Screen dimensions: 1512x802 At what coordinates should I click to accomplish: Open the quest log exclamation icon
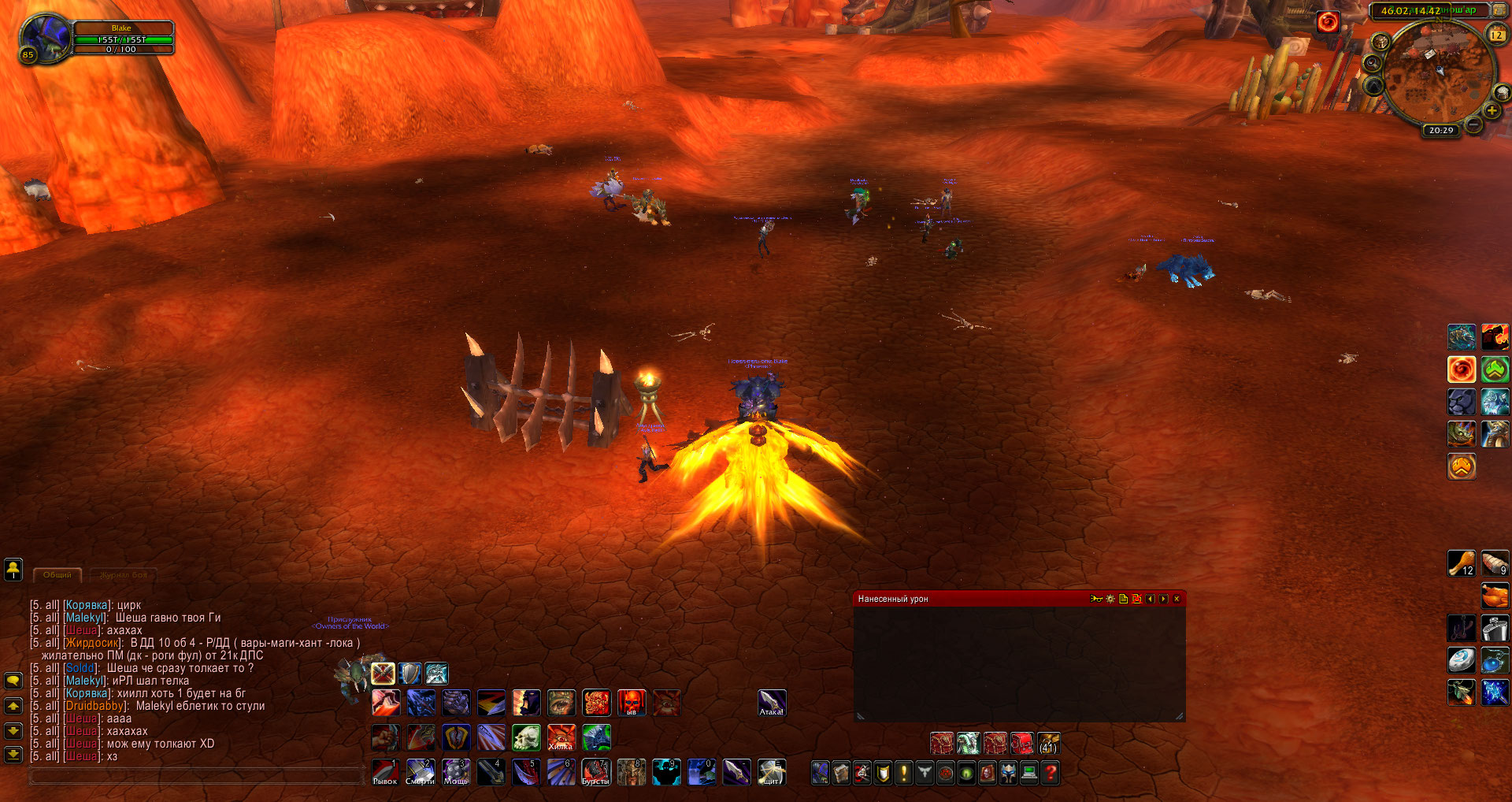point(904,773)
